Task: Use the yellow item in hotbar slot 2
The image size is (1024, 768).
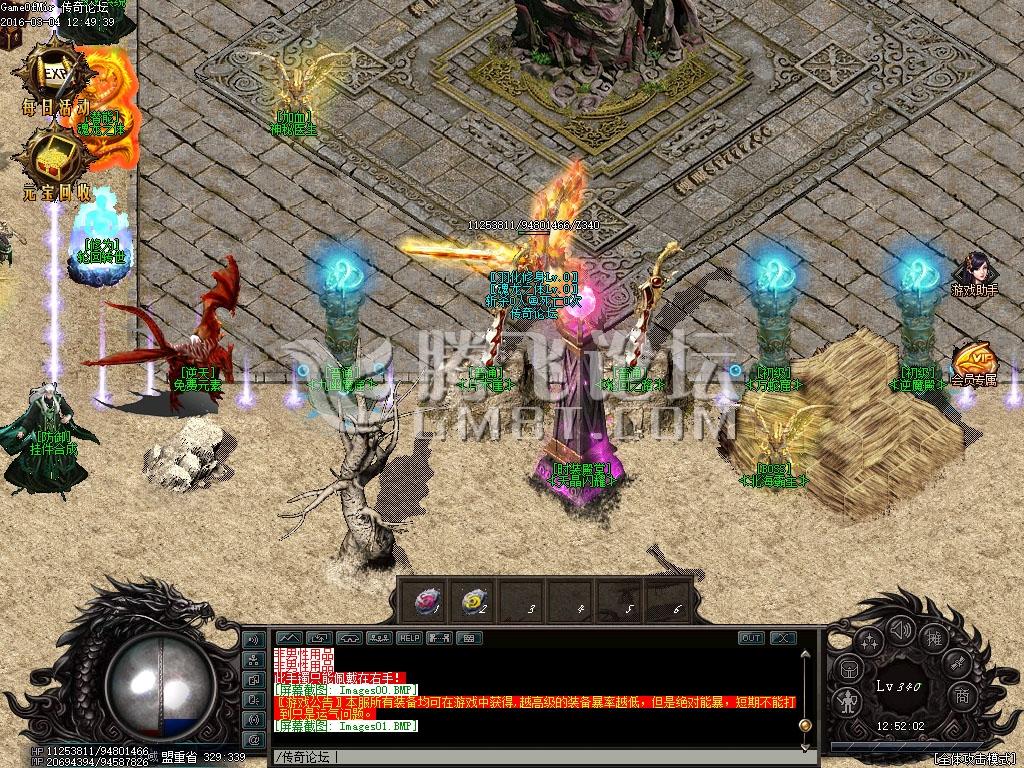Action: [470, 599]
